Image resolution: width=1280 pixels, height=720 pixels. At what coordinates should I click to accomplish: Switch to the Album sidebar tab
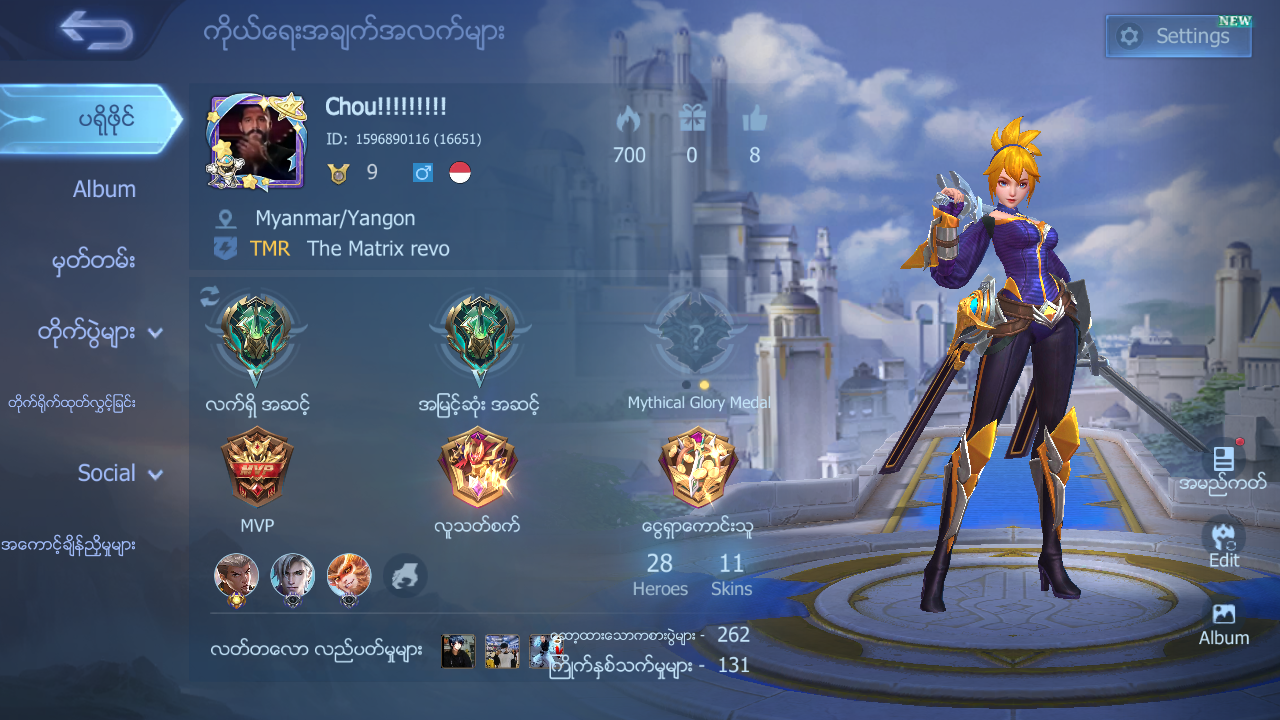click(x=103, y=188)
